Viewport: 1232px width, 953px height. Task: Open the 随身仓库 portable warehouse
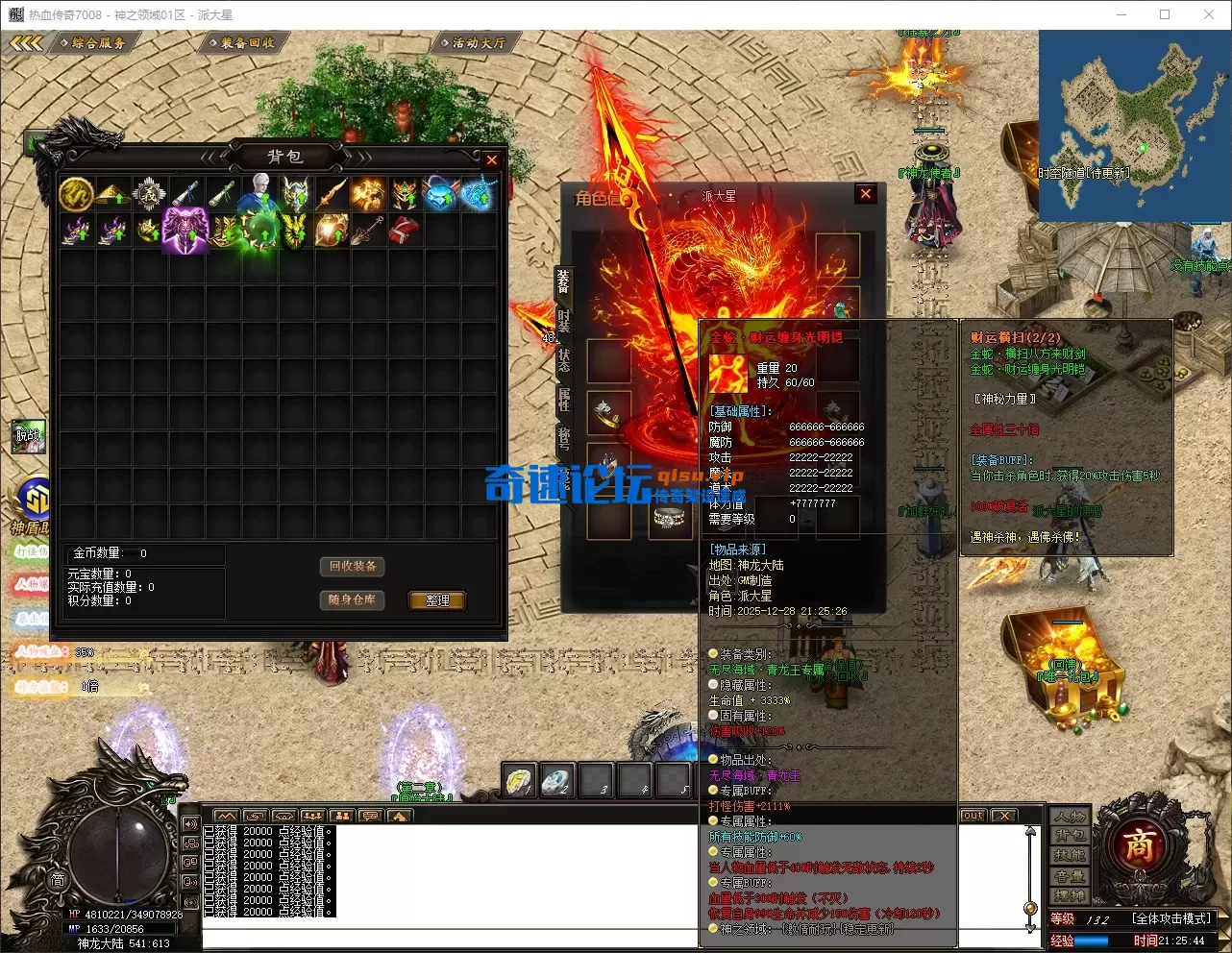(x=353, y=599)
